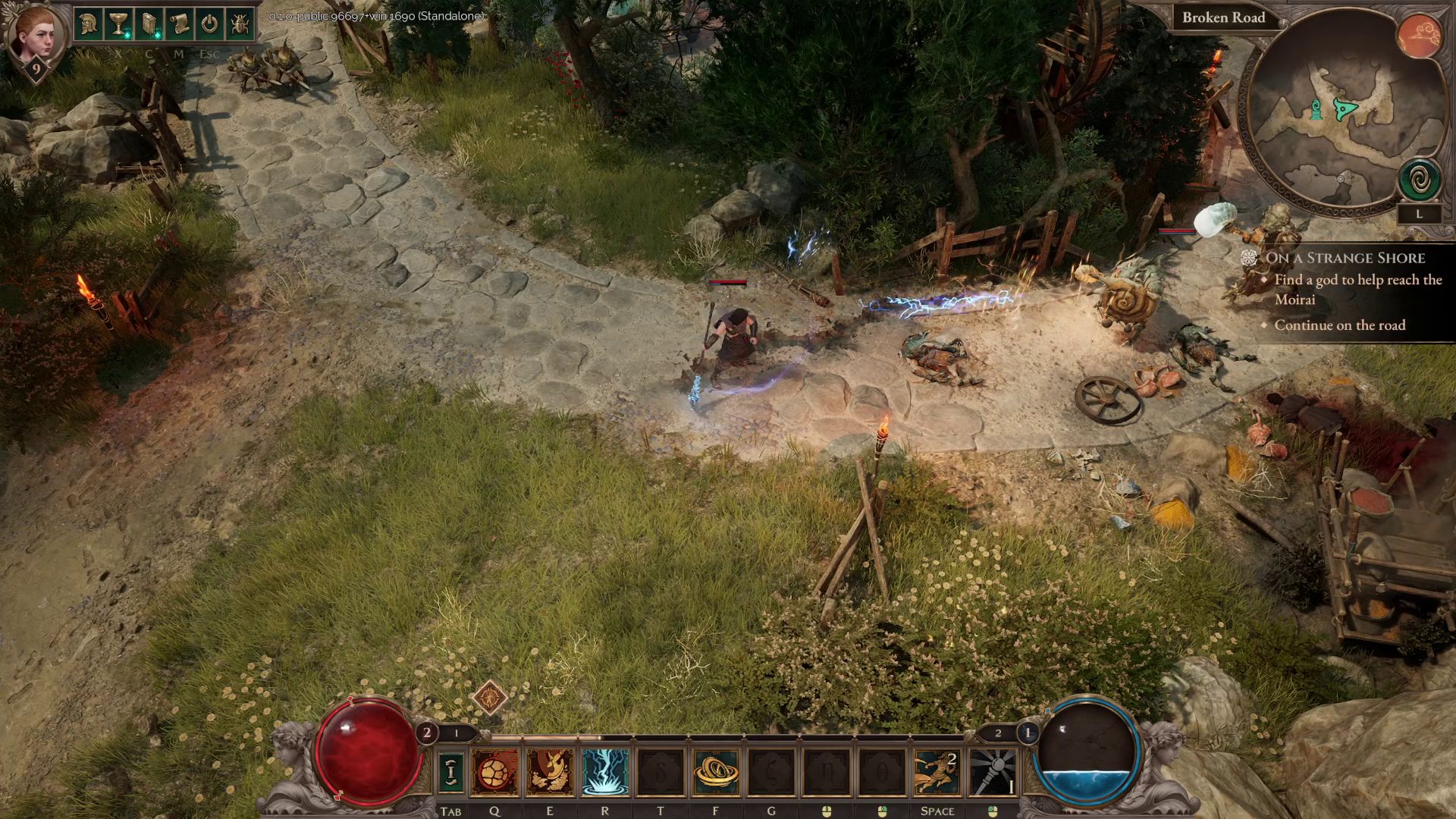The image size is (1456, 819).
Task: Activate the lightning strike skill
Action: 605,772
